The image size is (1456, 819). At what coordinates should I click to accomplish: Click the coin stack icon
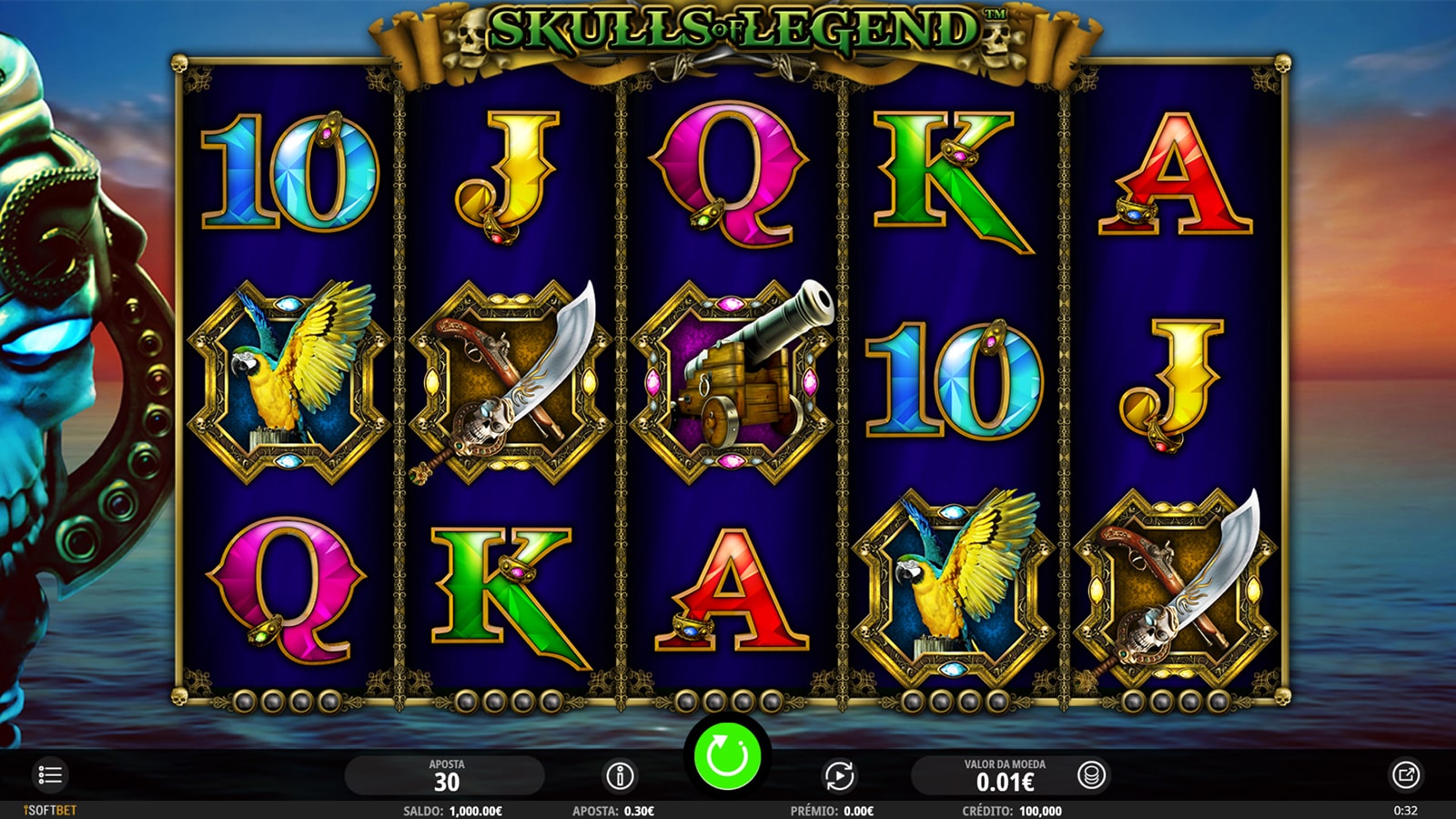point(1090,776)
